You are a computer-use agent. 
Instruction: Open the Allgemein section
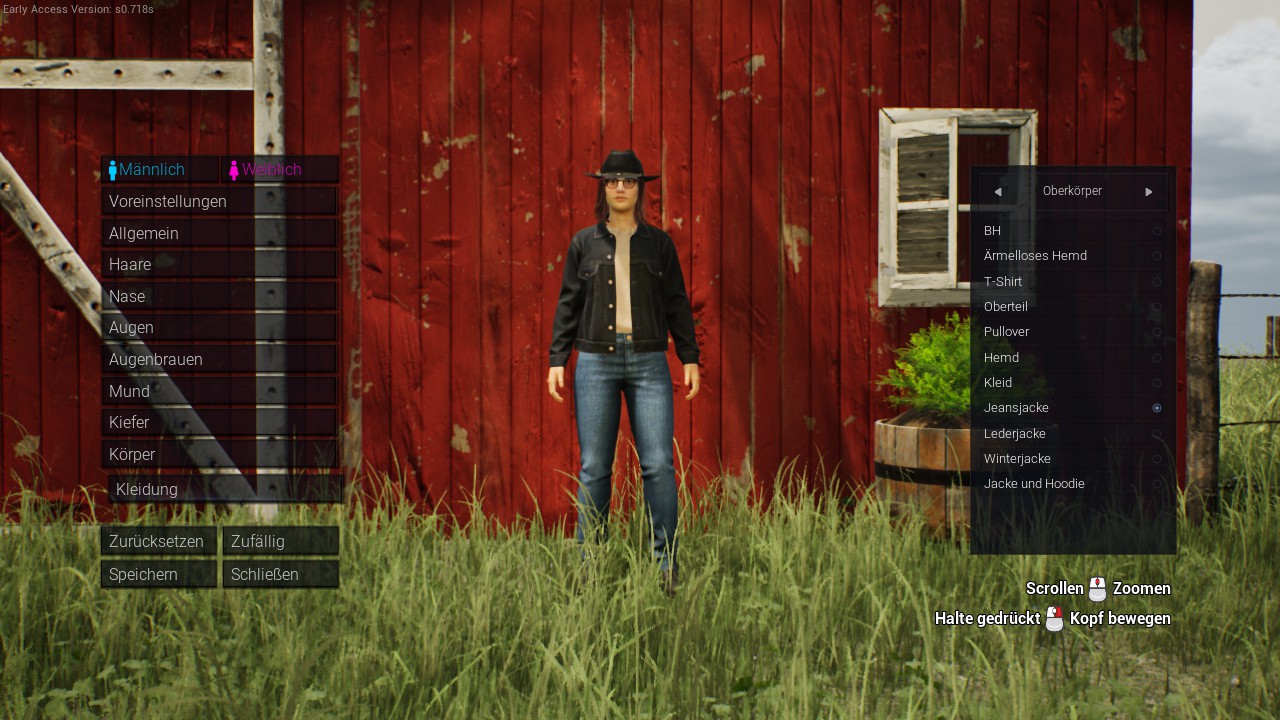pos(219,233)
